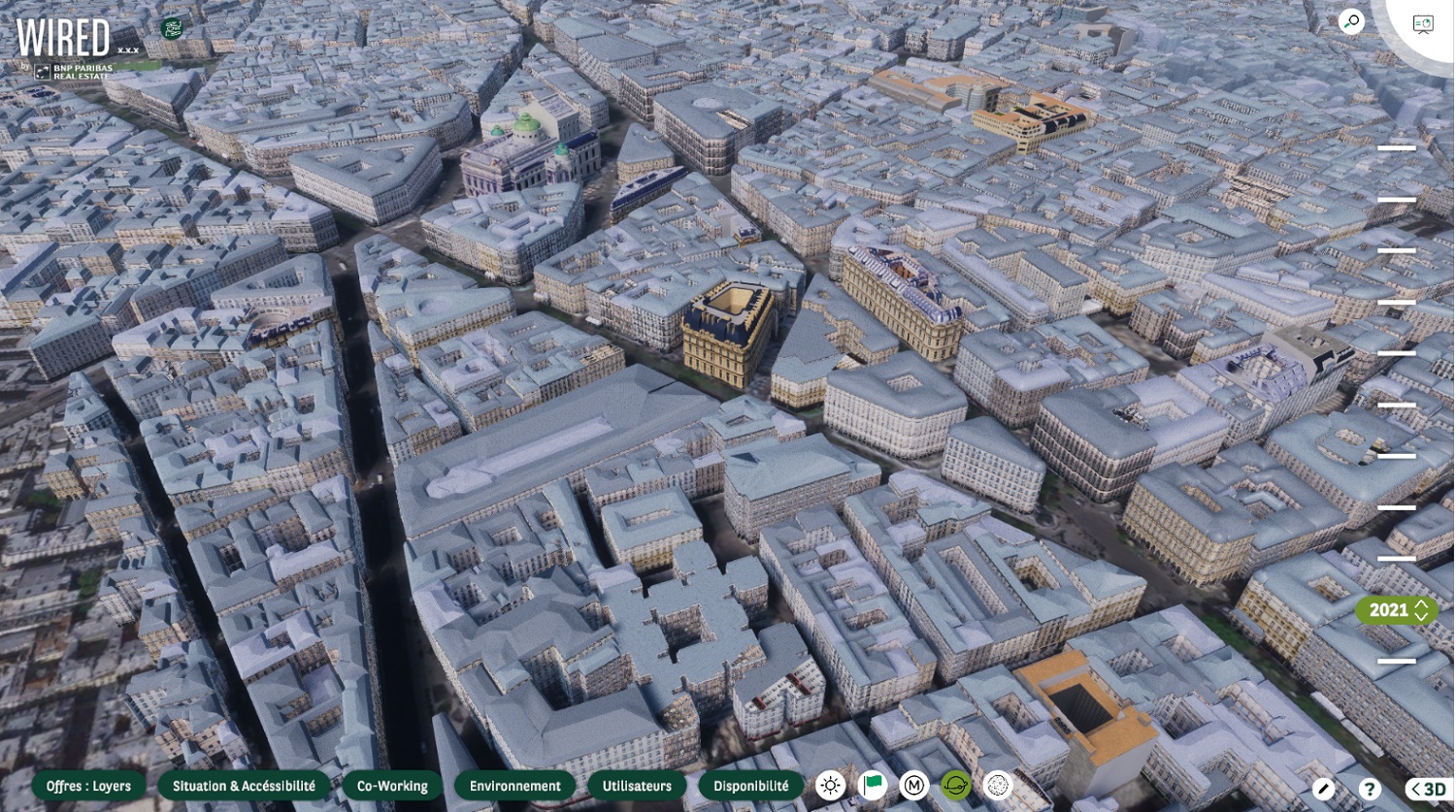Open the magnifying glass search
This screenshot has width=1456, height=812.
1350,21
